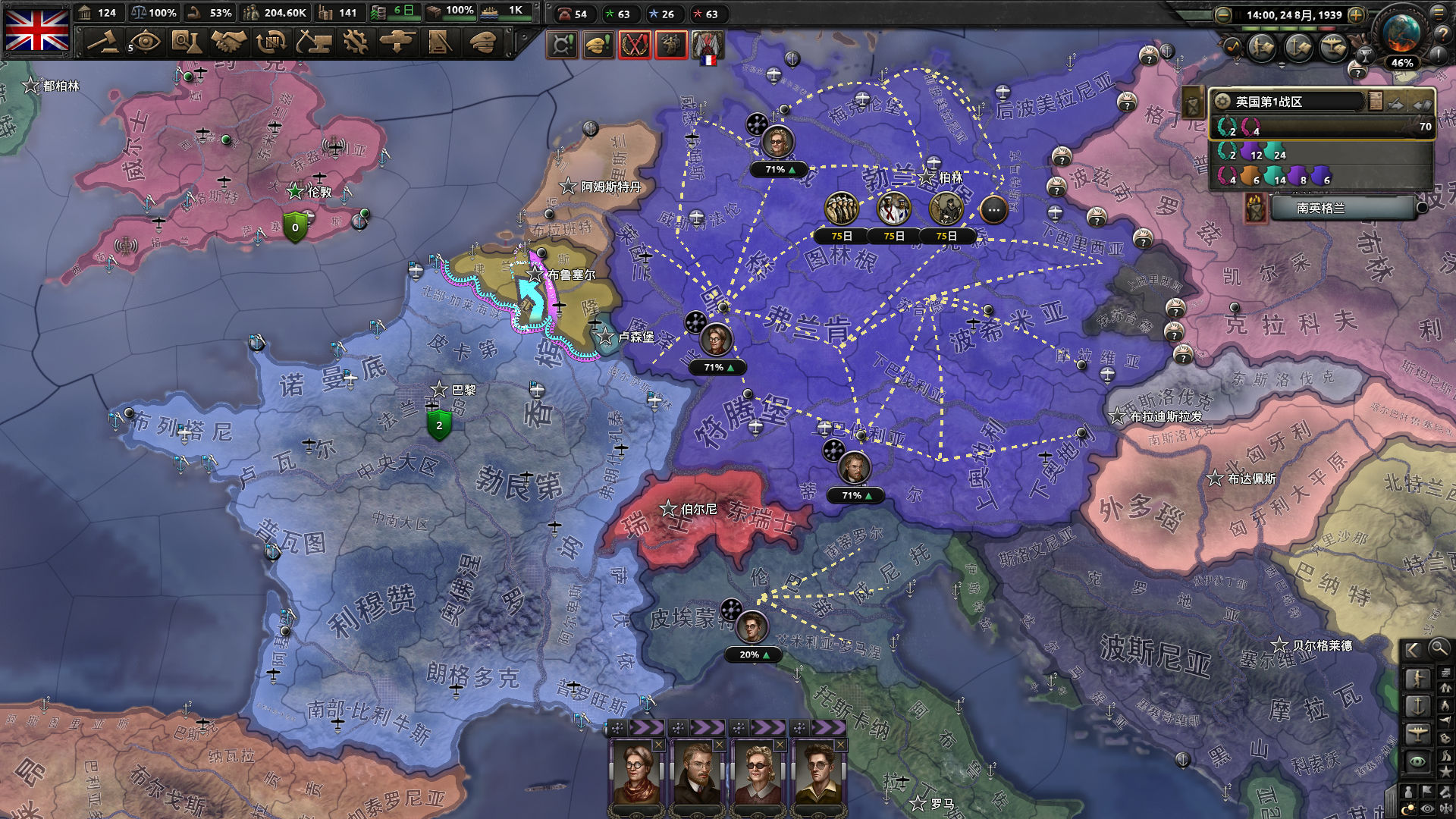Increase game speed with the plus button
The height and width of the screenshot is (819, 1456).
coord(1356,14)
